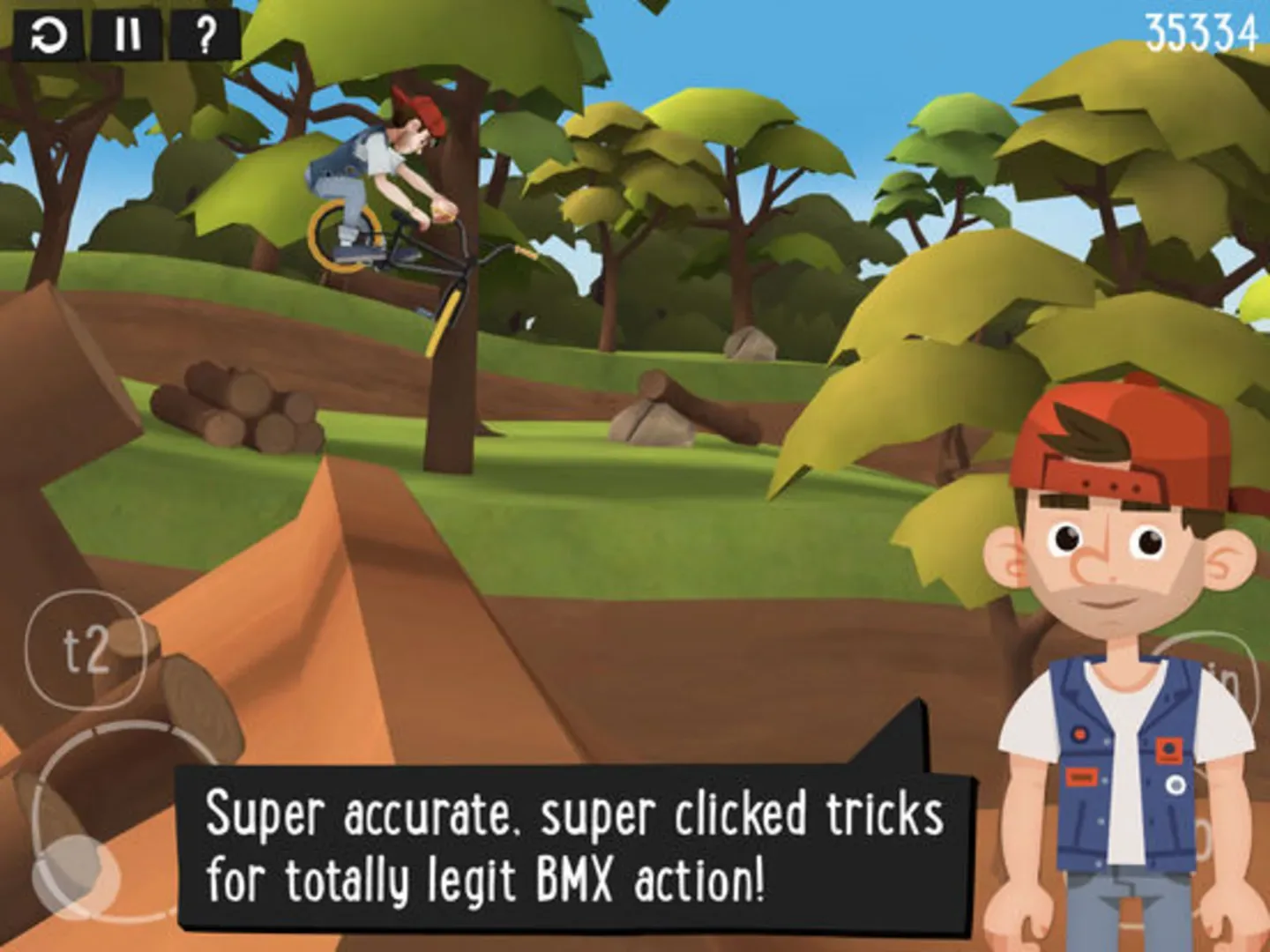The height and width of the screenshot is (952, 1270).
Task: Open the help screen via question mark icon
Action: (206, 35)
